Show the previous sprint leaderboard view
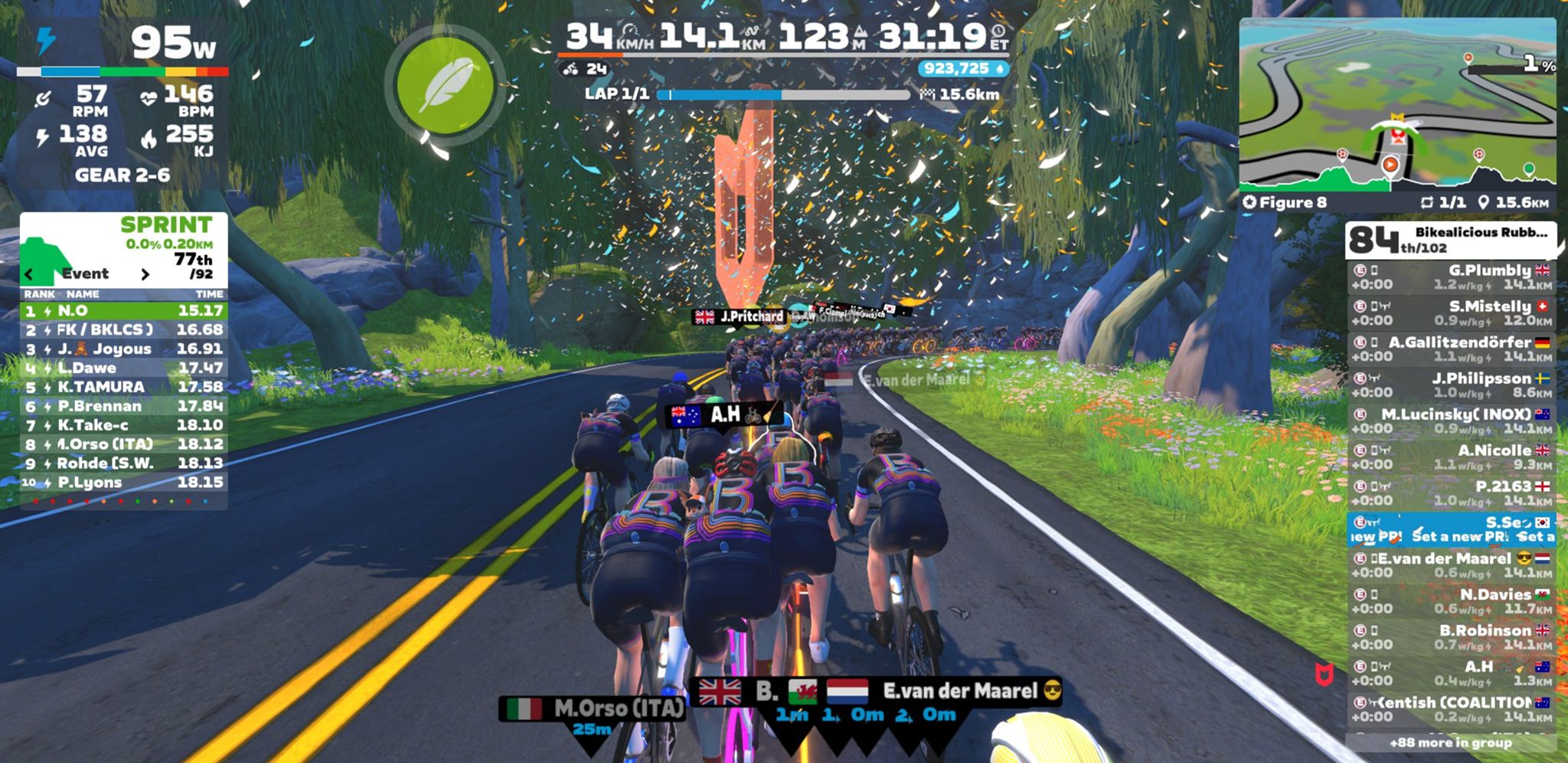Screen dimensions: 1568x763 (x=29, y=274)
